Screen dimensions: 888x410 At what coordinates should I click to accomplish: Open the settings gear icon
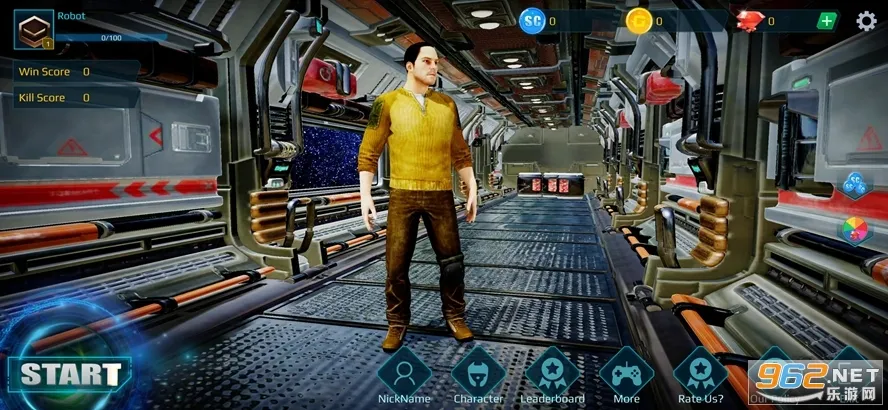tap(866, 21)
